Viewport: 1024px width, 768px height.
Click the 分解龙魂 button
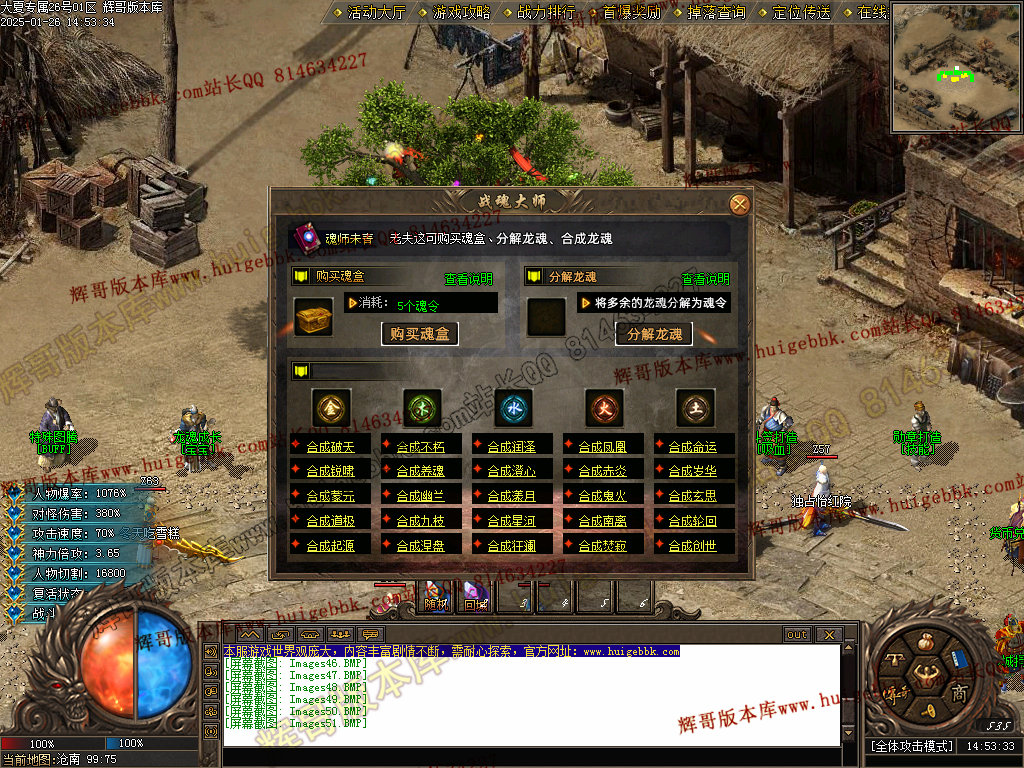click(654, 334)
